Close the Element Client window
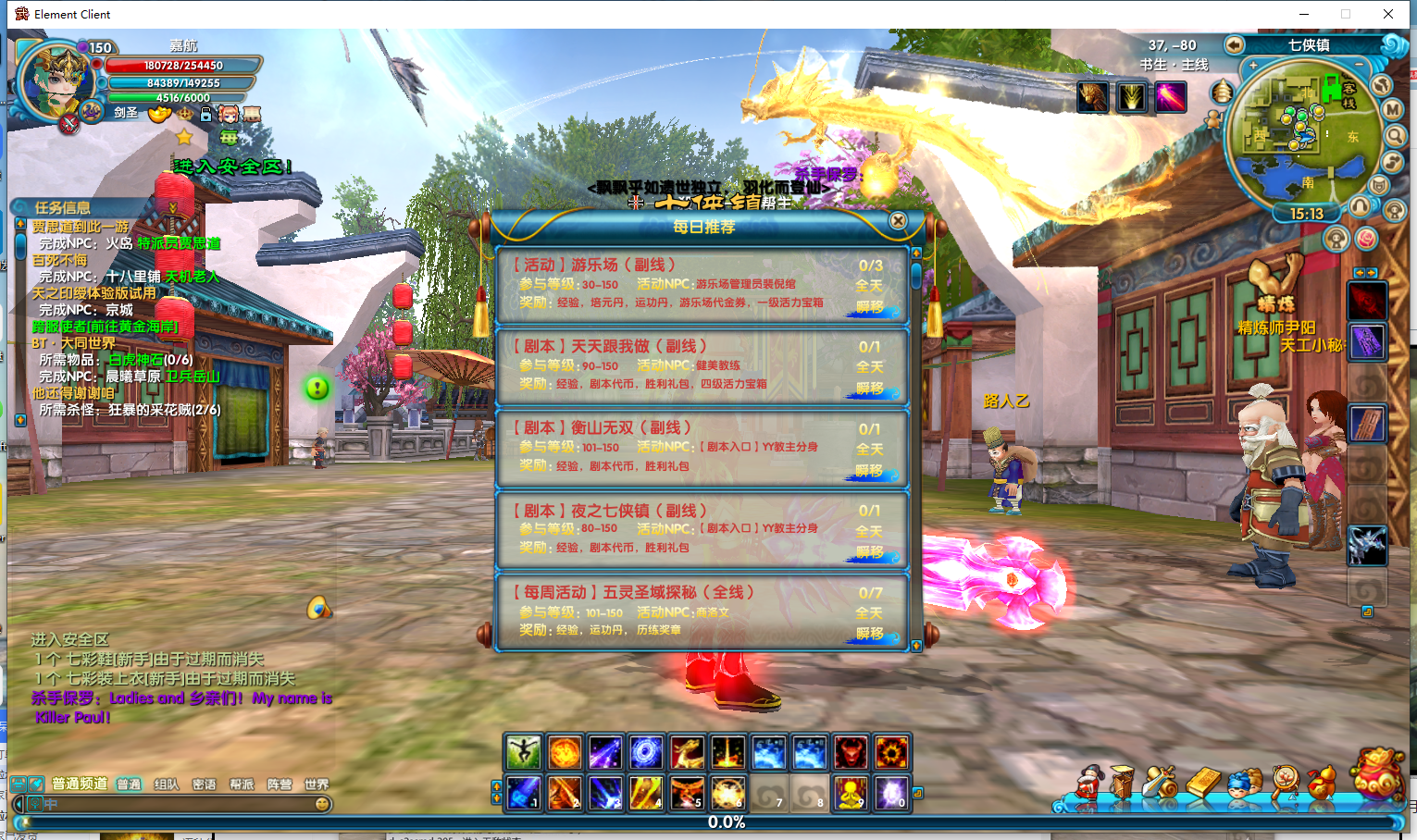Screen dimensions: 1417x840 point(1387,14)
